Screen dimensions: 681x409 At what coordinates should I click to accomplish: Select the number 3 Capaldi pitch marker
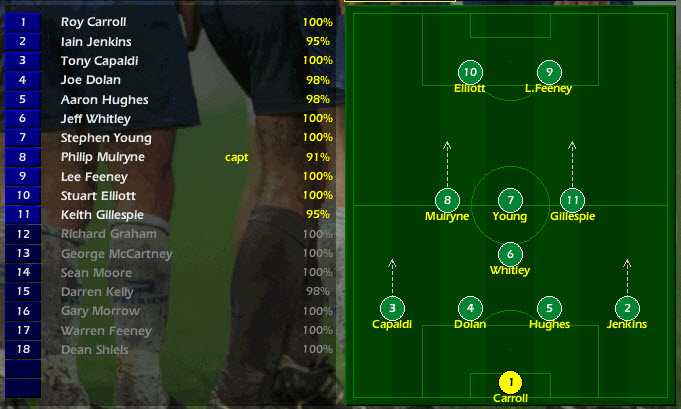[392, 308]
